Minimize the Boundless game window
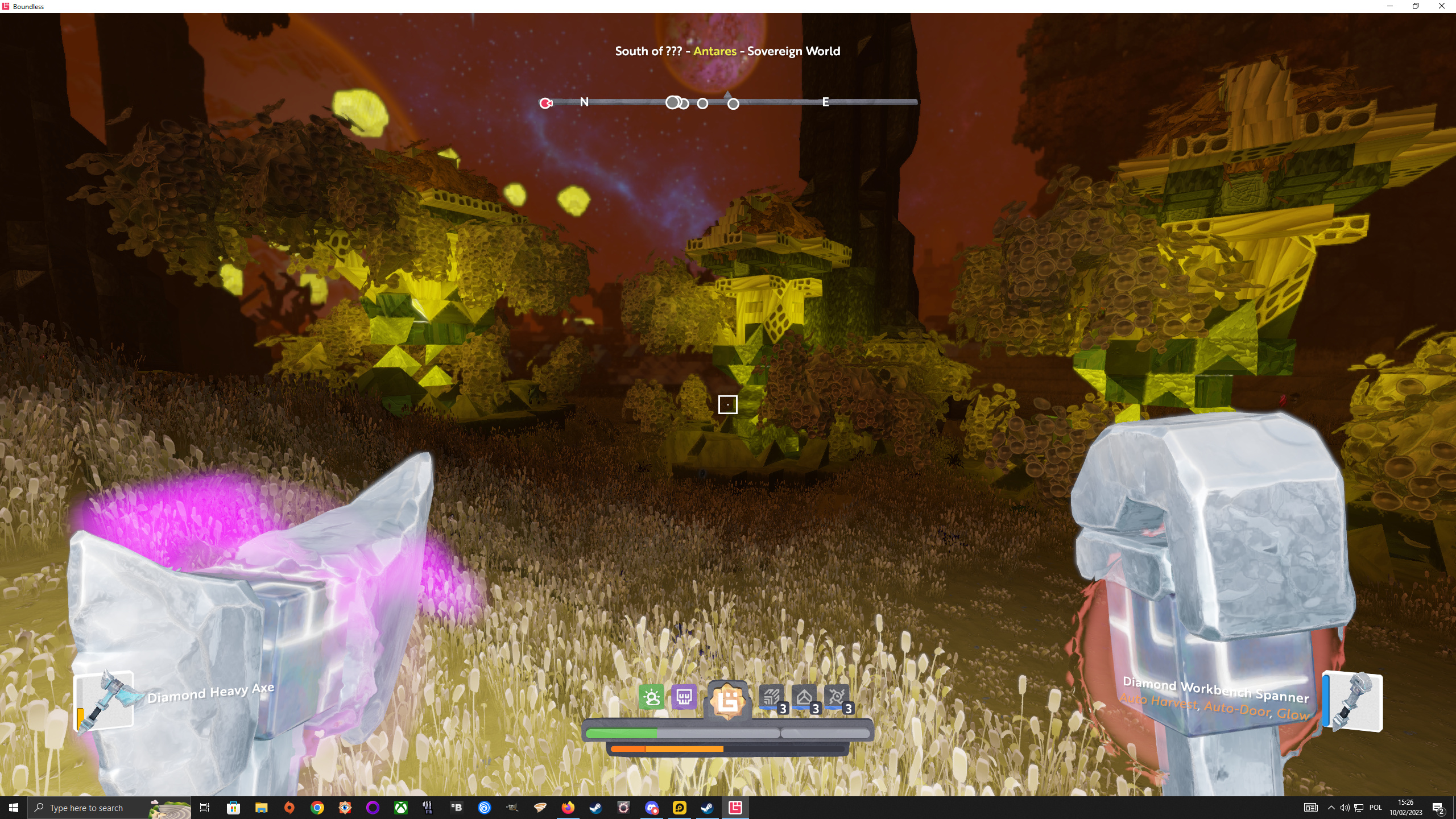Image resolution: width=1456 pixels, height=819 pixels. 1390,6
